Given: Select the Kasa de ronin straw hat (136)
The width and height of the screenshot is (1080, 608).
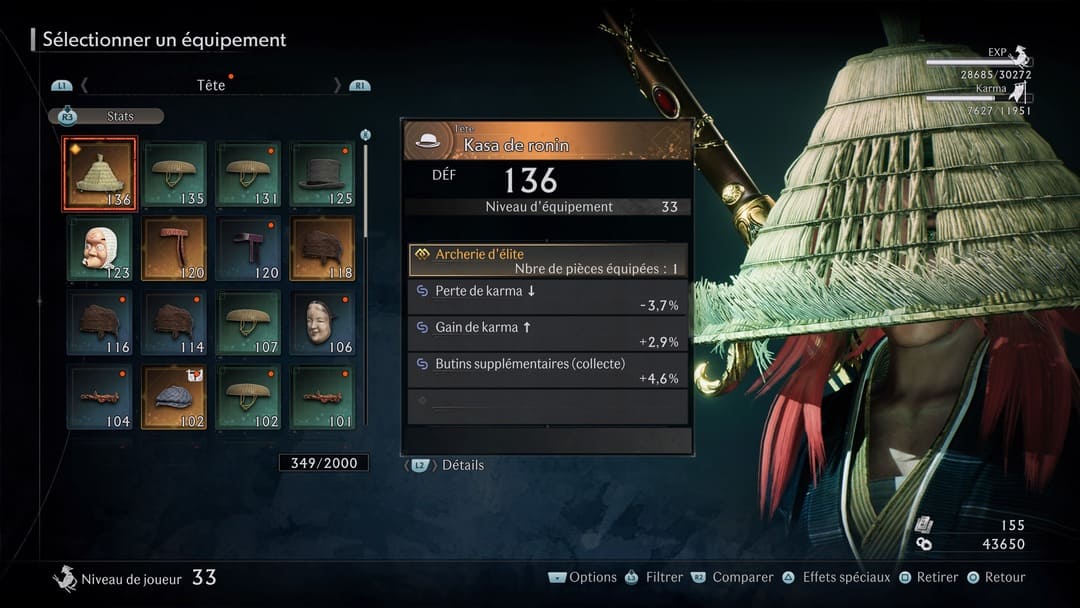Looking at the screenshot, I should coord(100,174).
